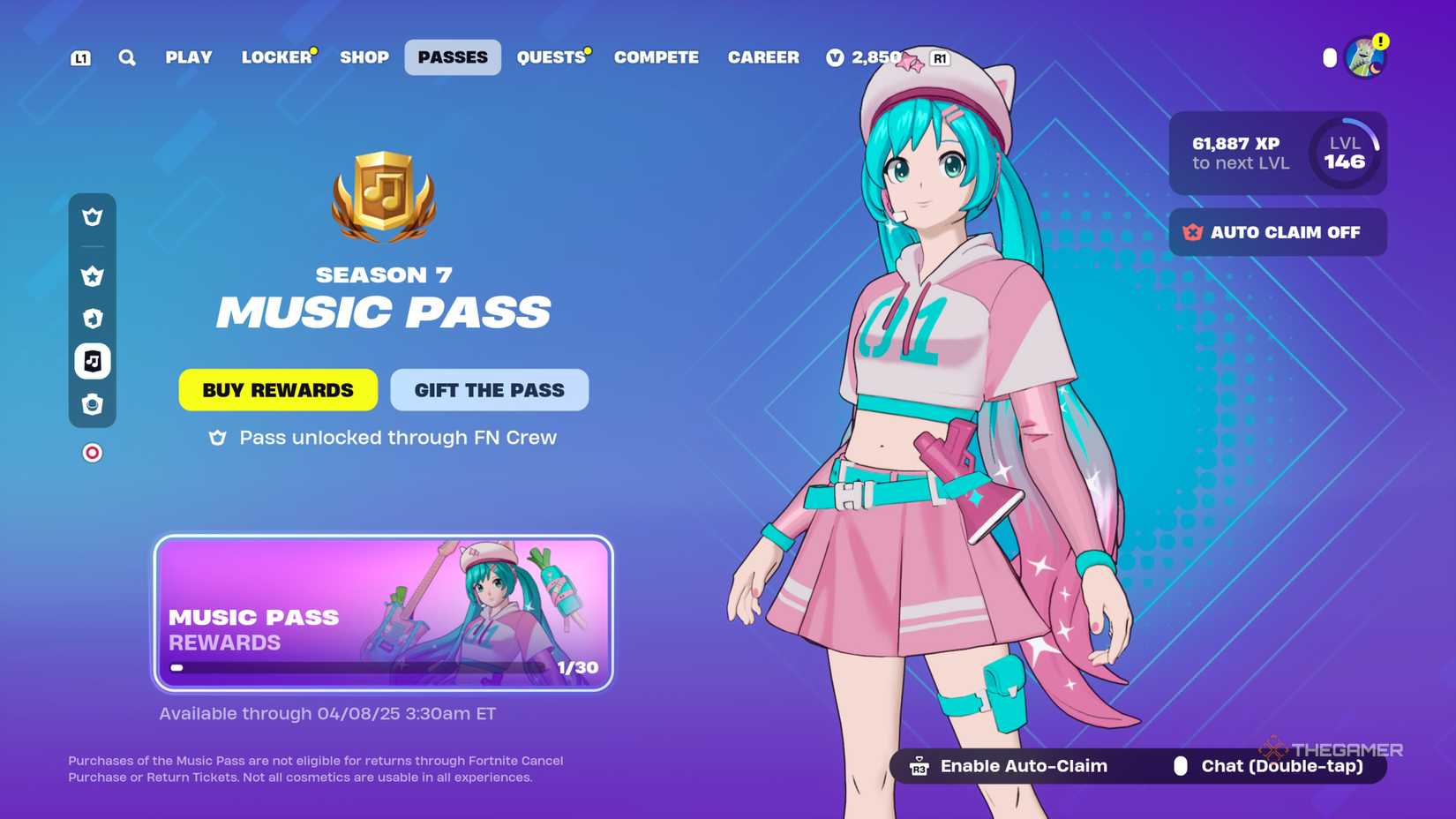Open the search magnifier in the top bar

pyautogui.click(x=127, y=57)
